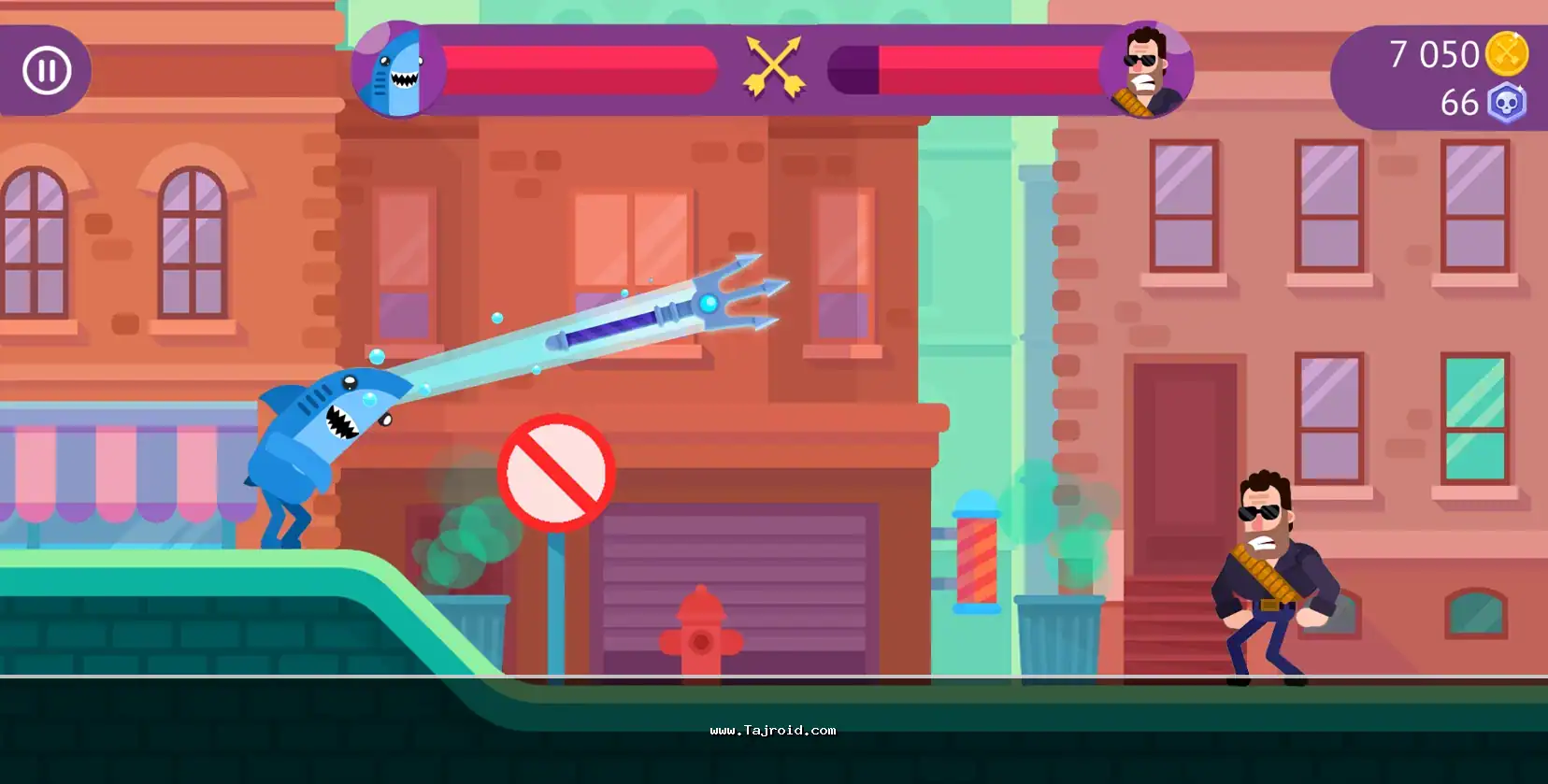
Task: Tap the blue skull gem icon
Action: (x=1506, y=103)
